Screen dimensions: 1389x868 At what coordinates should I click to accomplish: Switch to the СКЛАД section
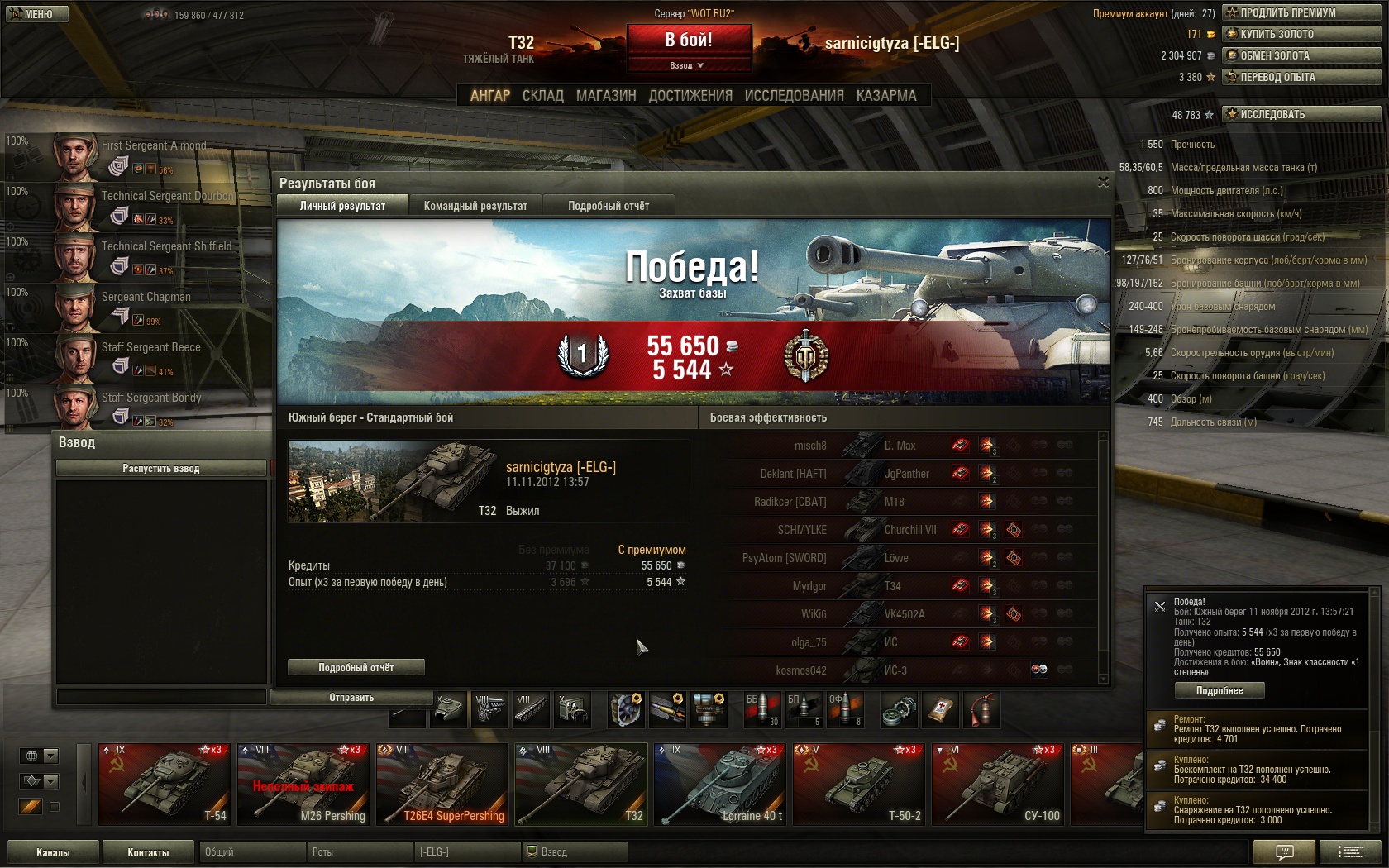[542, 96]
